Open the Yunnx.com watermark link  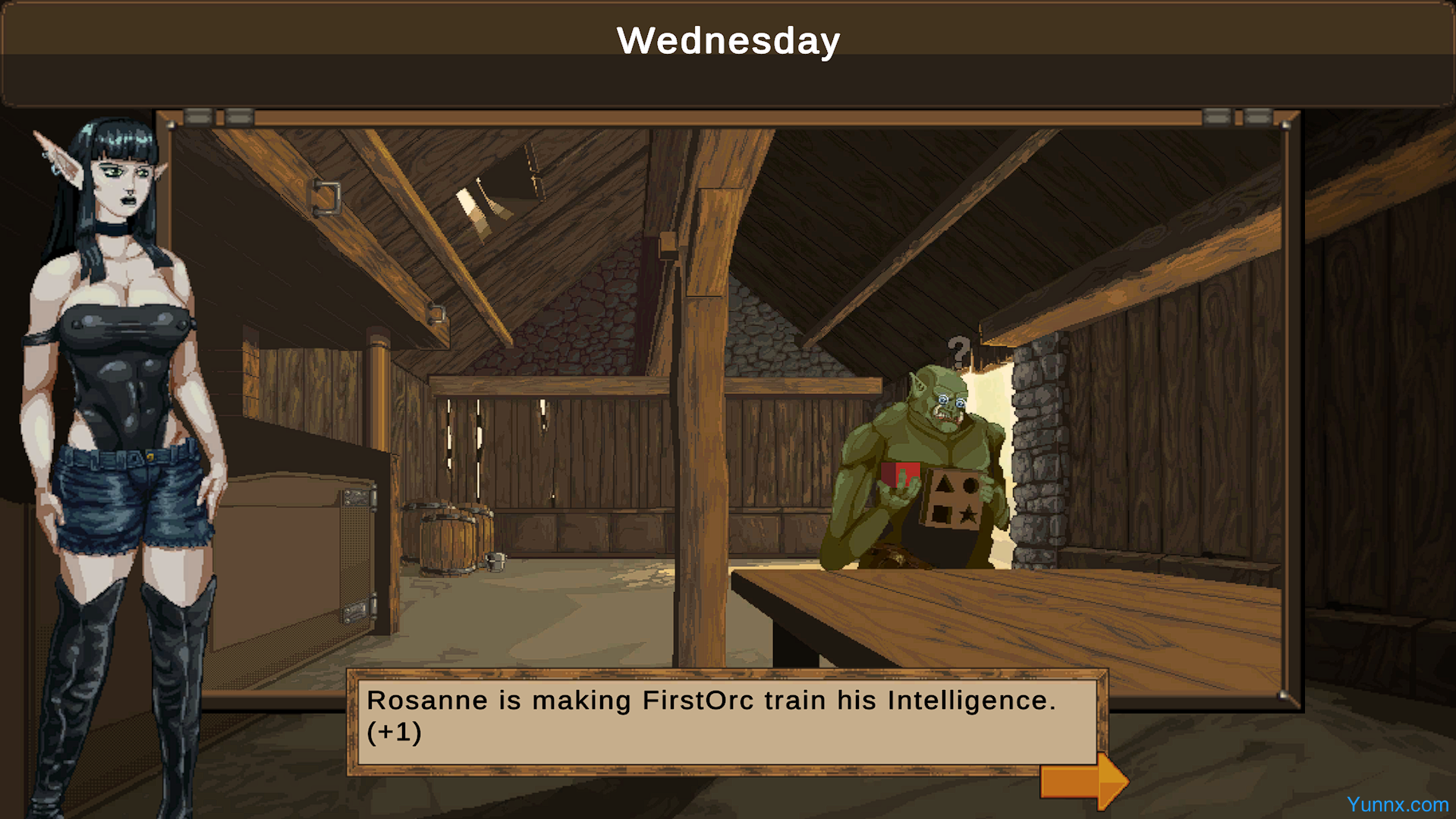click(x=1397, y=805)
